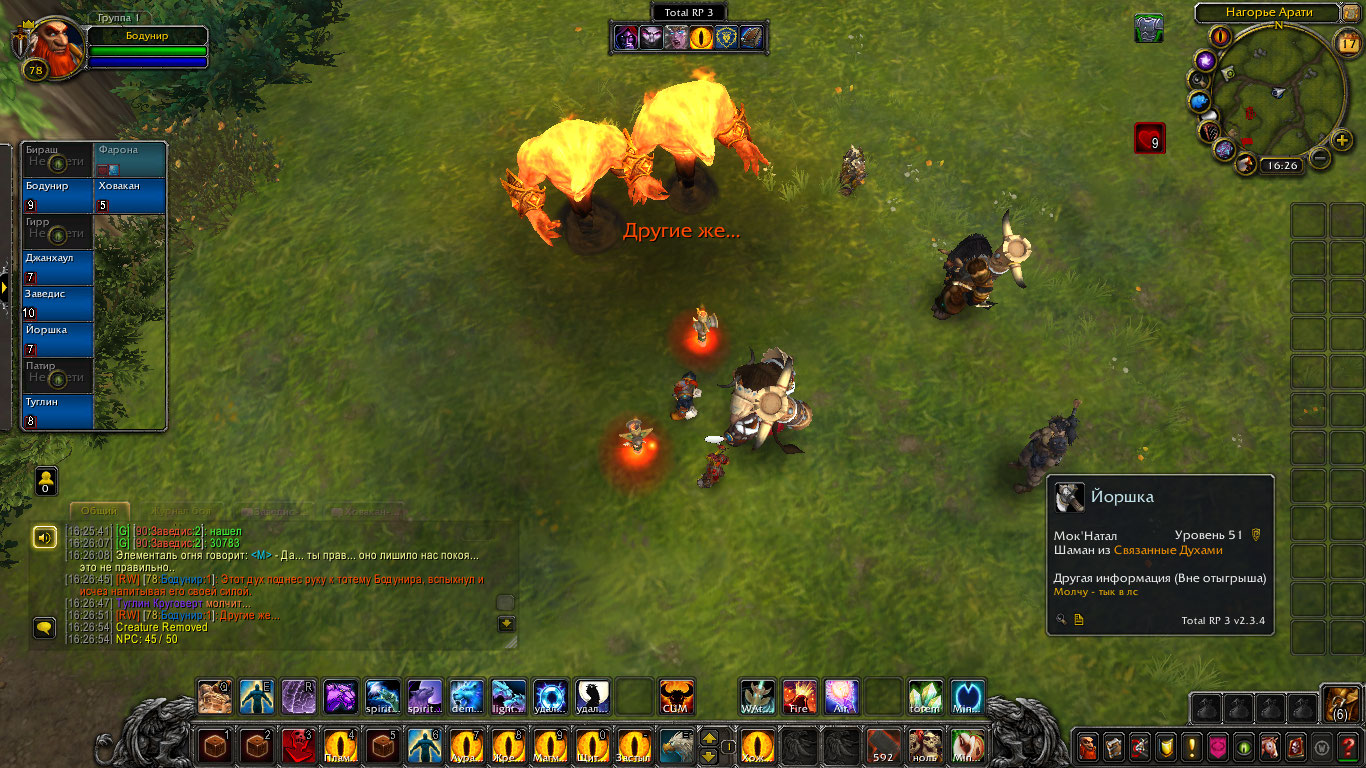Click Туглин's raid frame
The height and width of the screenshot is (768, 1366).
(x=58, y=411)
